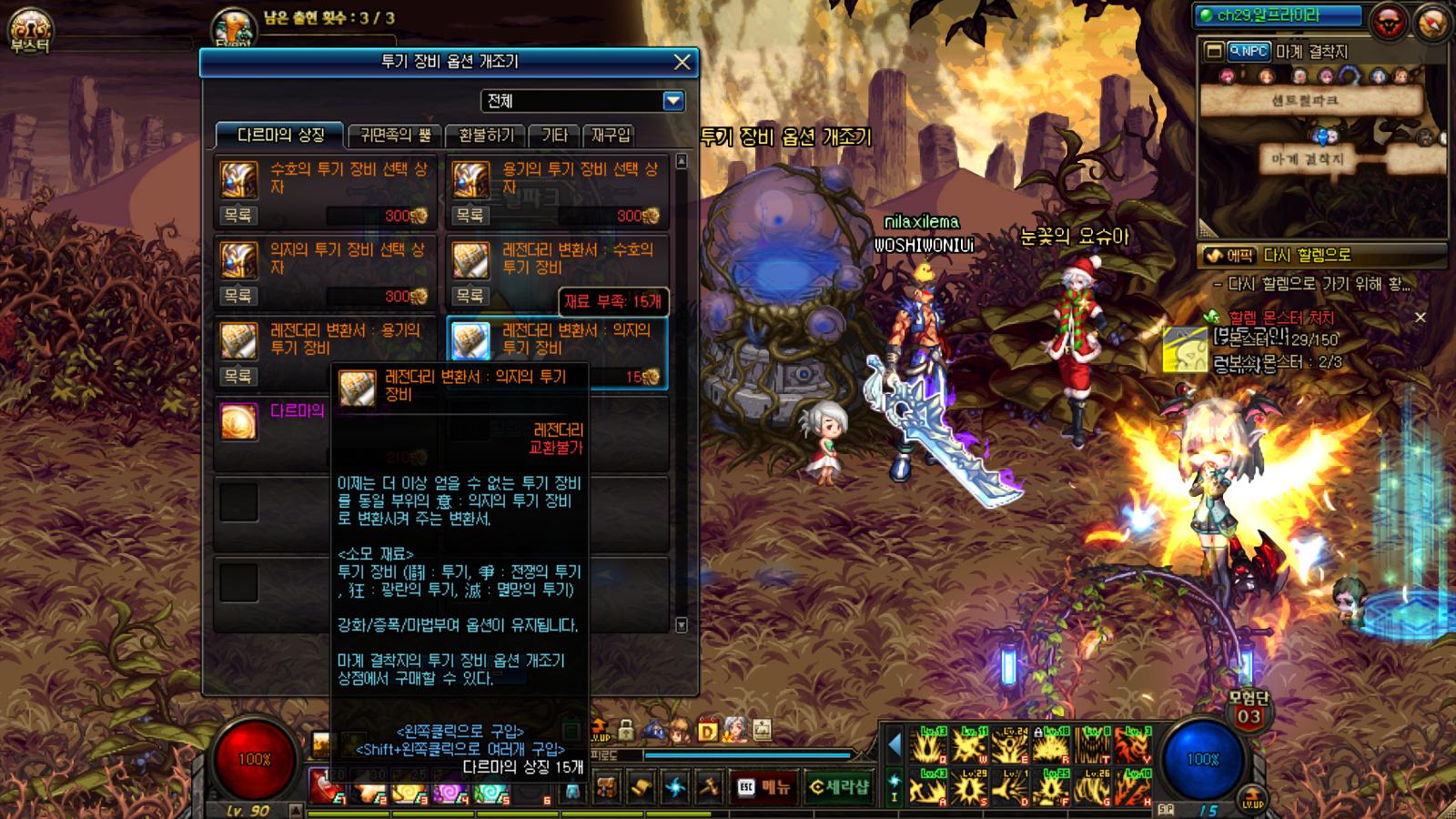Close the 투기 장비 옵션 개조기 shop window

click(x=682, y=62)
